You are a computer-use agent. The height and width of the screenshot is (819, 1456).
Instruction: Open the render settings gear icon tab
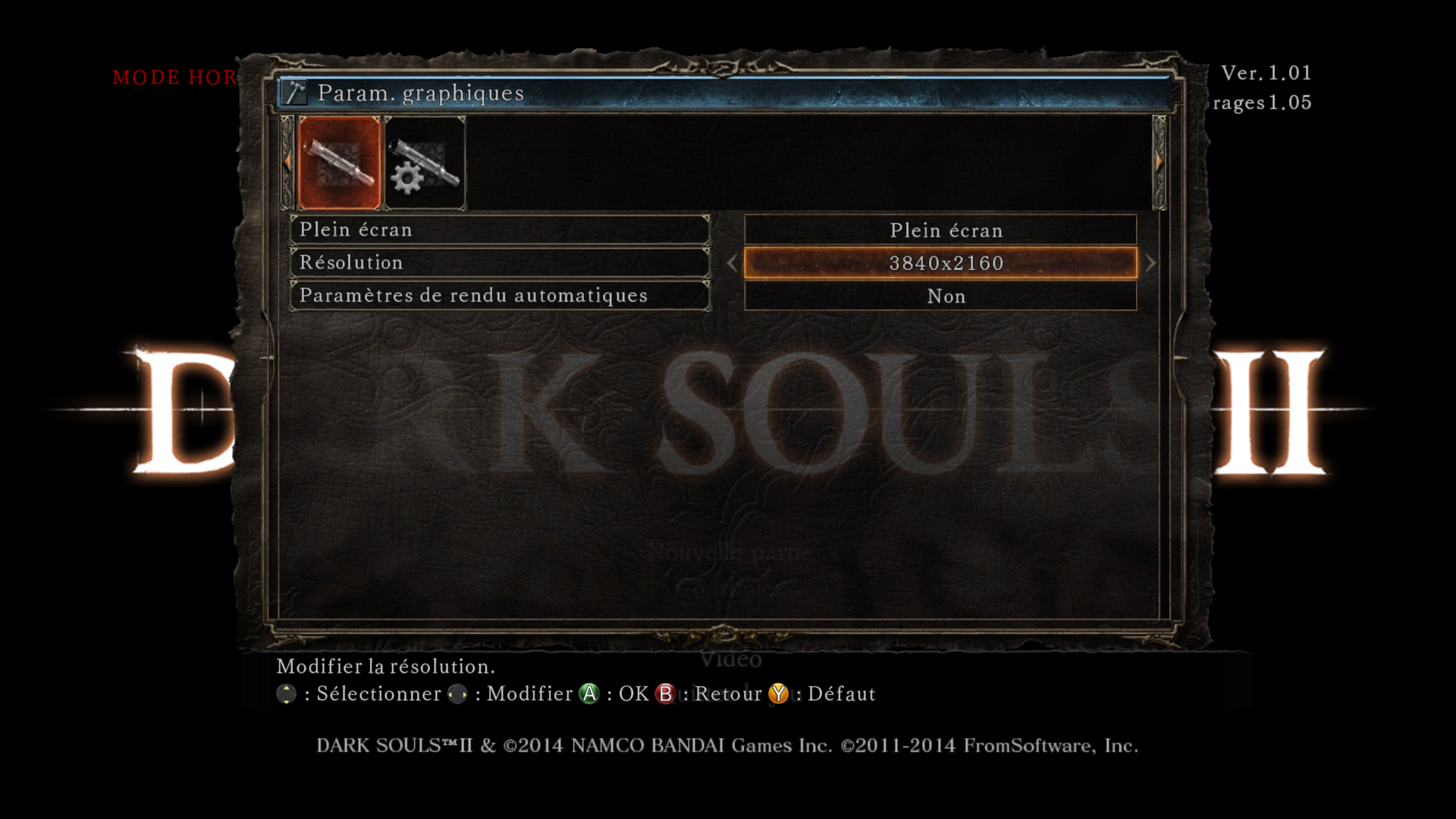pyautogui.click(x=425, y=162)
